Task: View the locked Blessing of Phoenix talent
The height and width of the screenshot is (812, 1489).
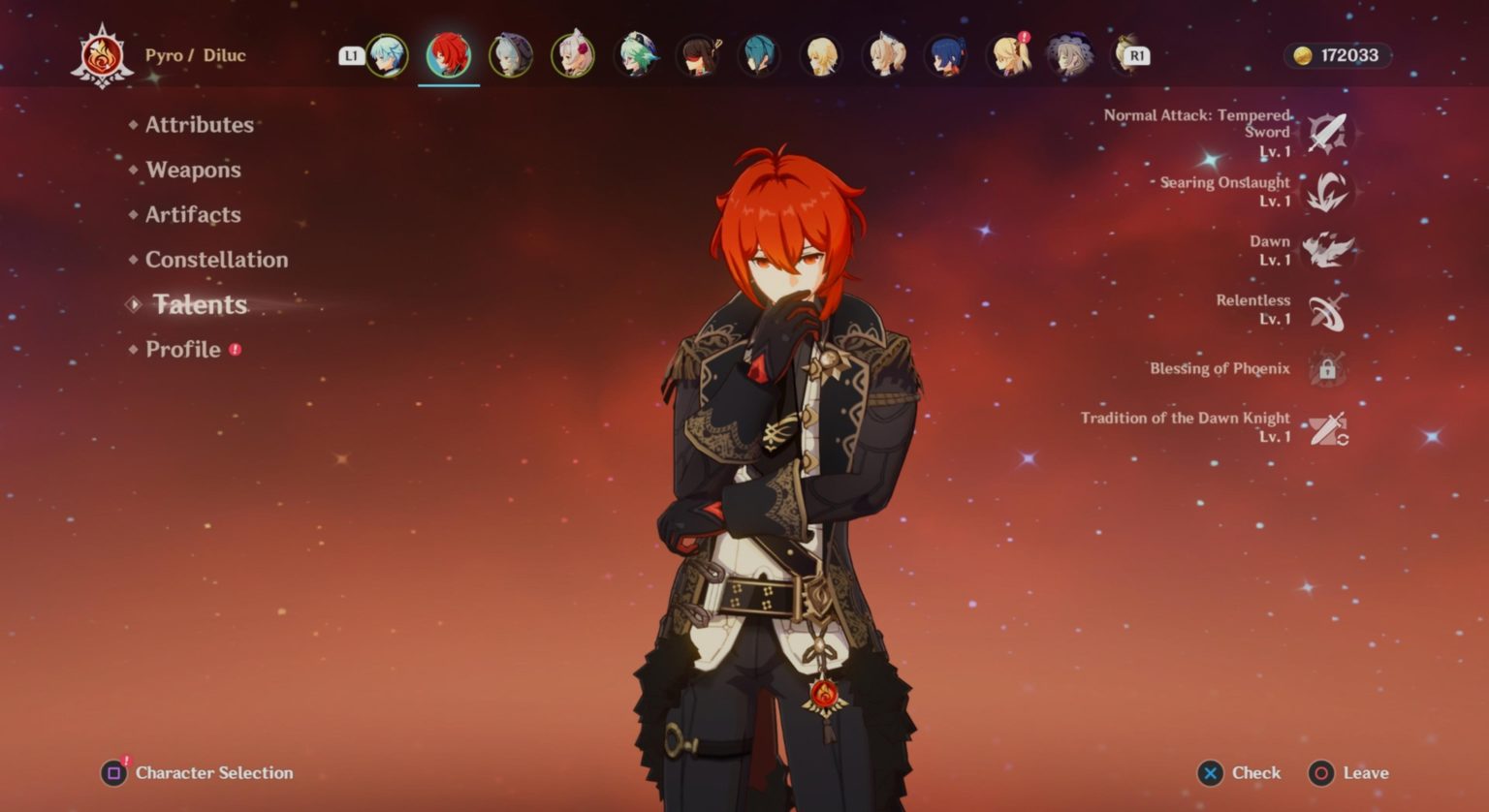Action: 1326,369
